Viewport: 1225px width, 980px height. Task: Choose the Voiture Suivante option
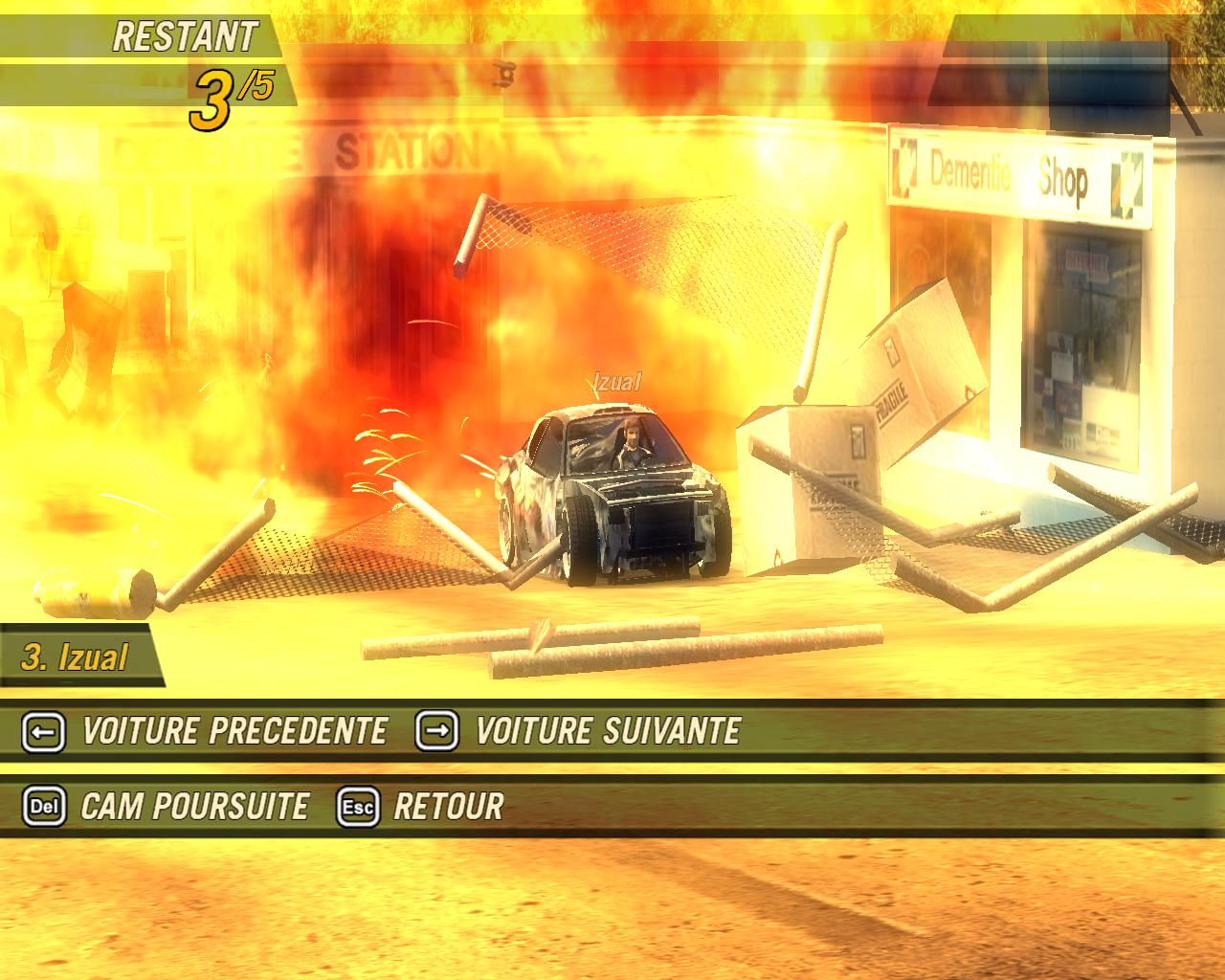pyautogui.click(x=607, y=732)
